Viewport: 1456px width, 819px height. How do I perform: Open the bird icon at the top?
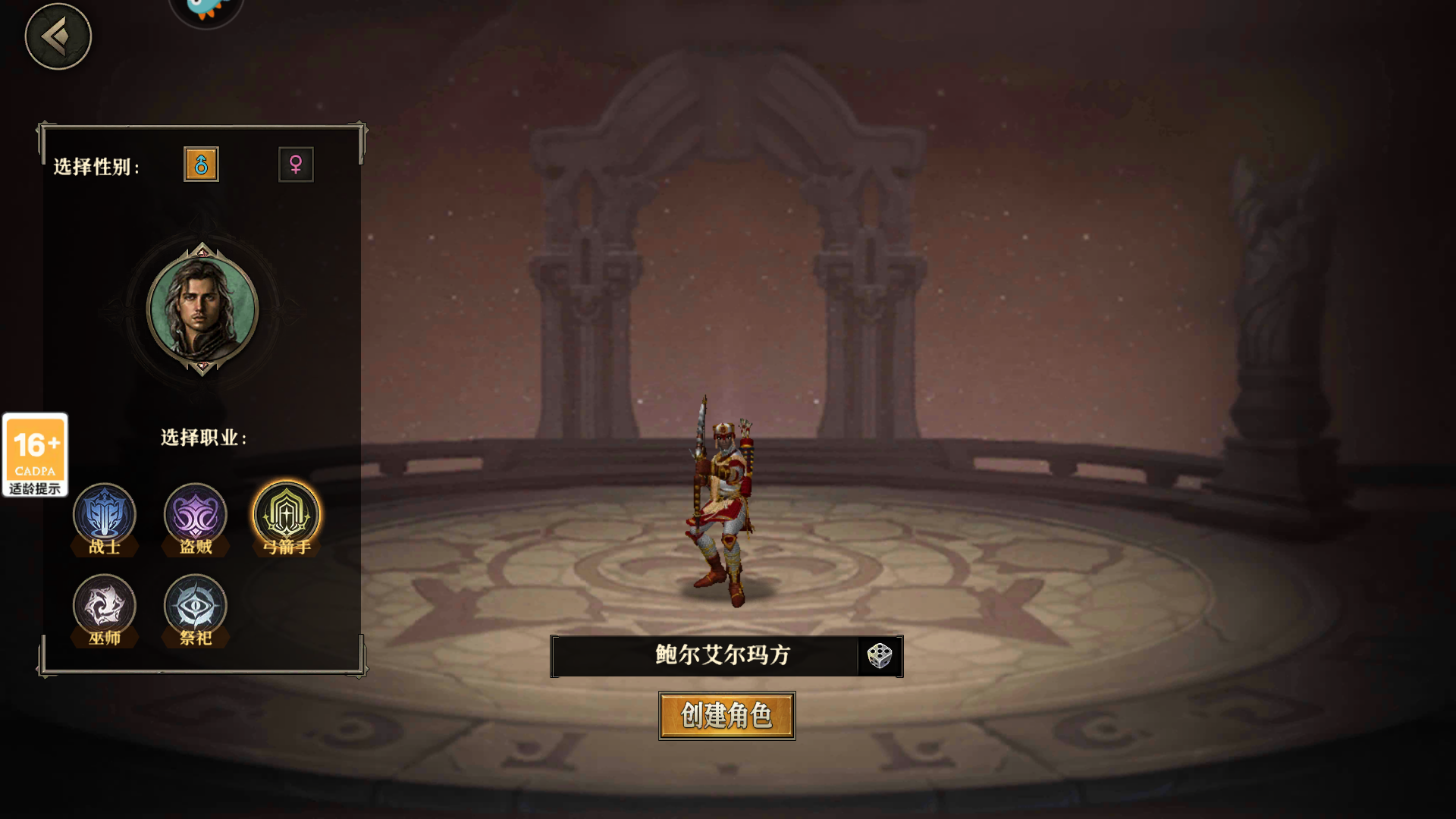(206, 8)
